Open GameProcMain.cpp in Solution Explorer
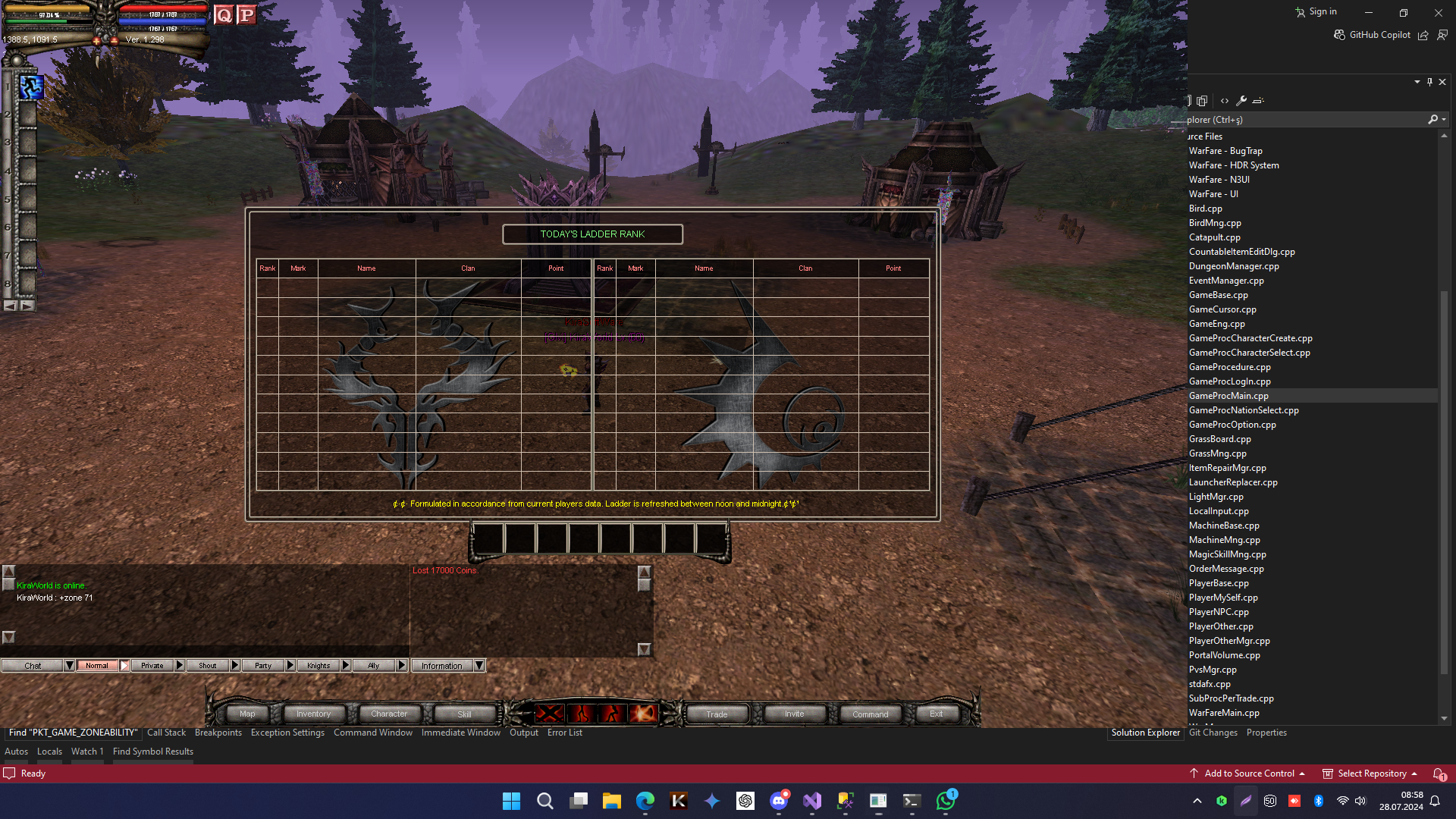 pyautogui.click(x=1228, y=396)
